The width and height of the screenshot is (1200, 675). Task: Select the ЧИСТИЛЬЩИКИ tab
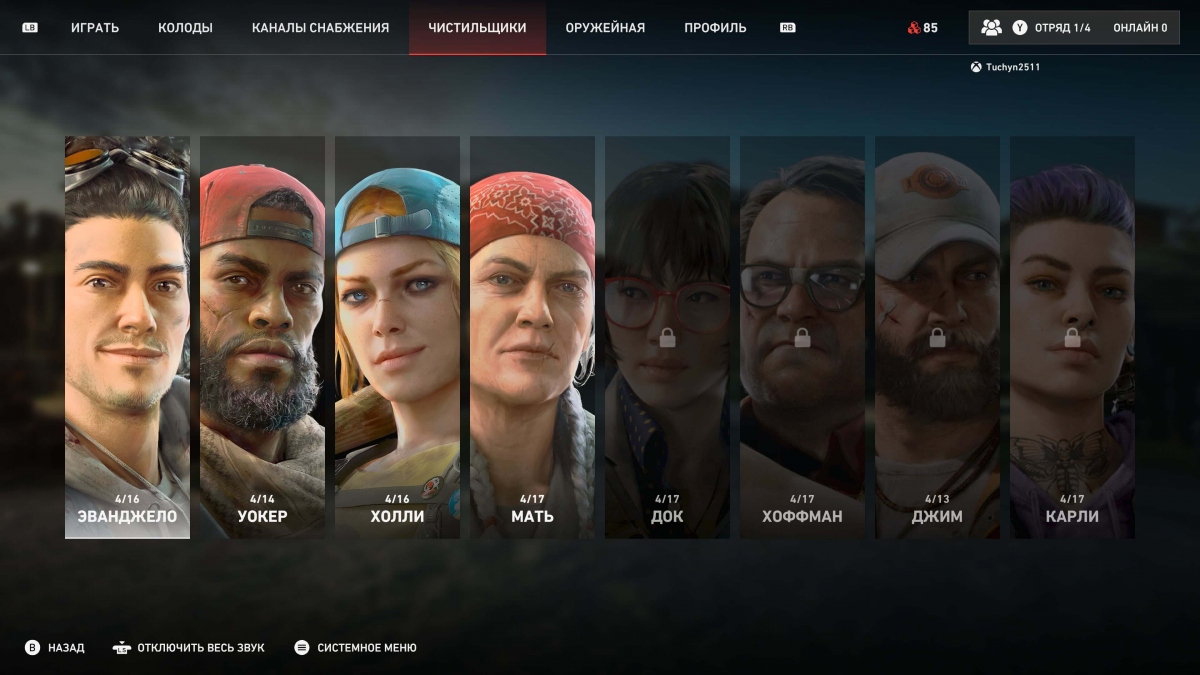click(477, 28)
